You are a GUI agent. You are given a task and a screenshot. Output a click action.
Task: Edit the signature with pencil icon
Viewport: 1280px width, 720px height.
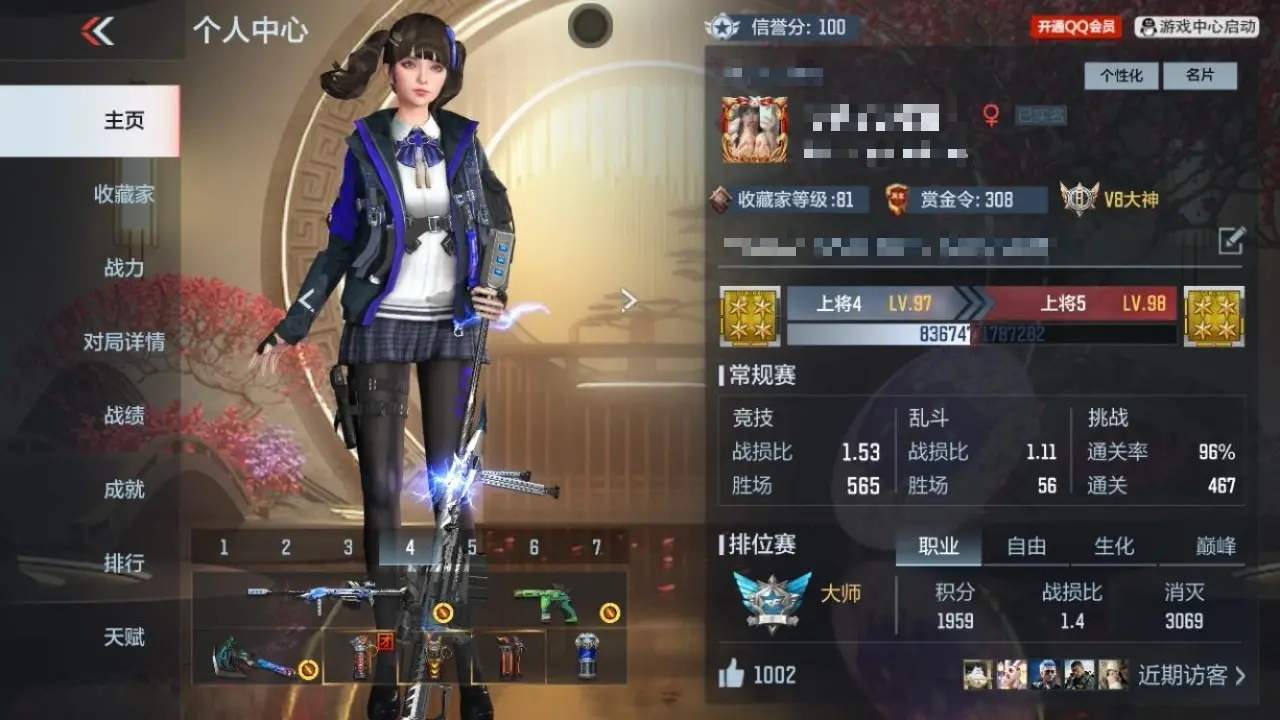pos(1231,240)
